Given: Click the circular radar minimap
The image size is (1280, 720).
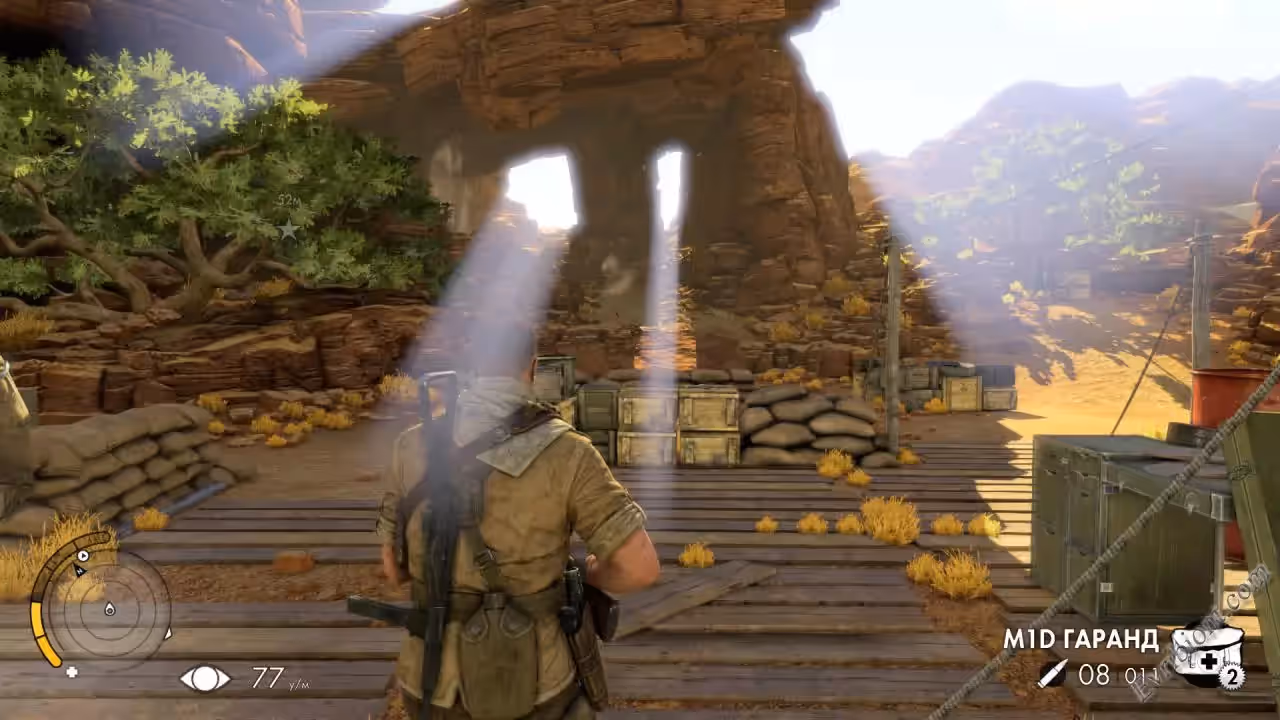Looking at the screenshot, I should (x=108, y=608).
